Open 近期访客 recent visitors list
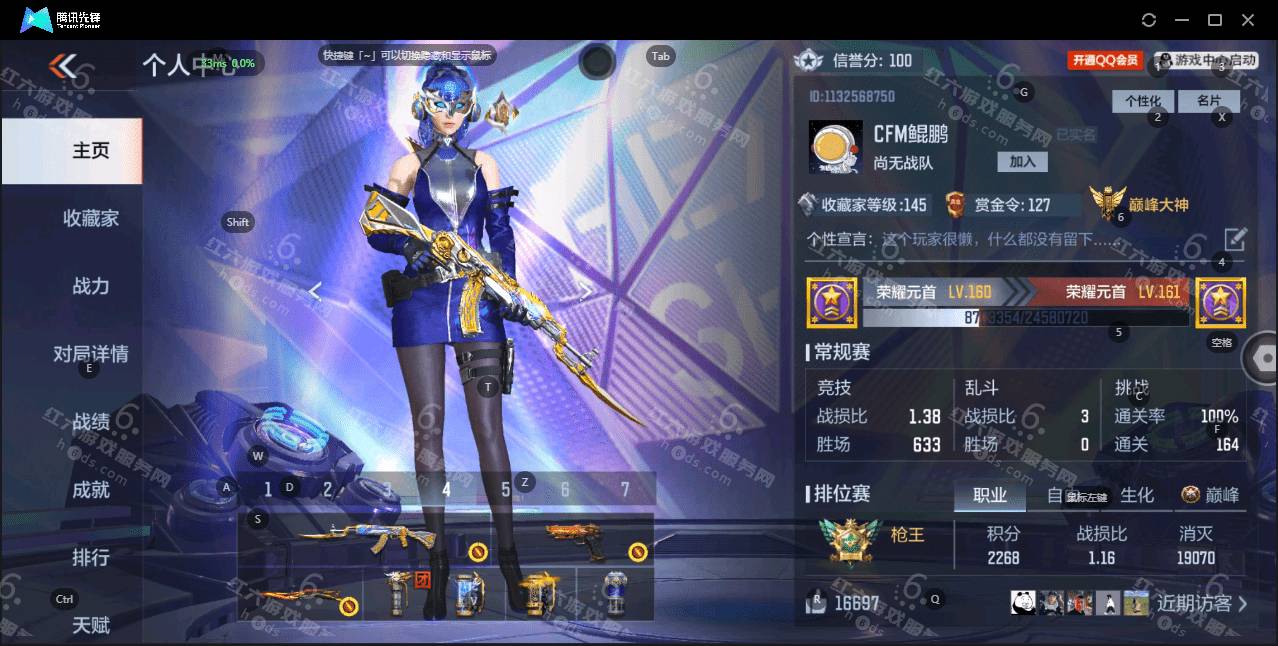1278x646 pixels. coord(1202,603)
